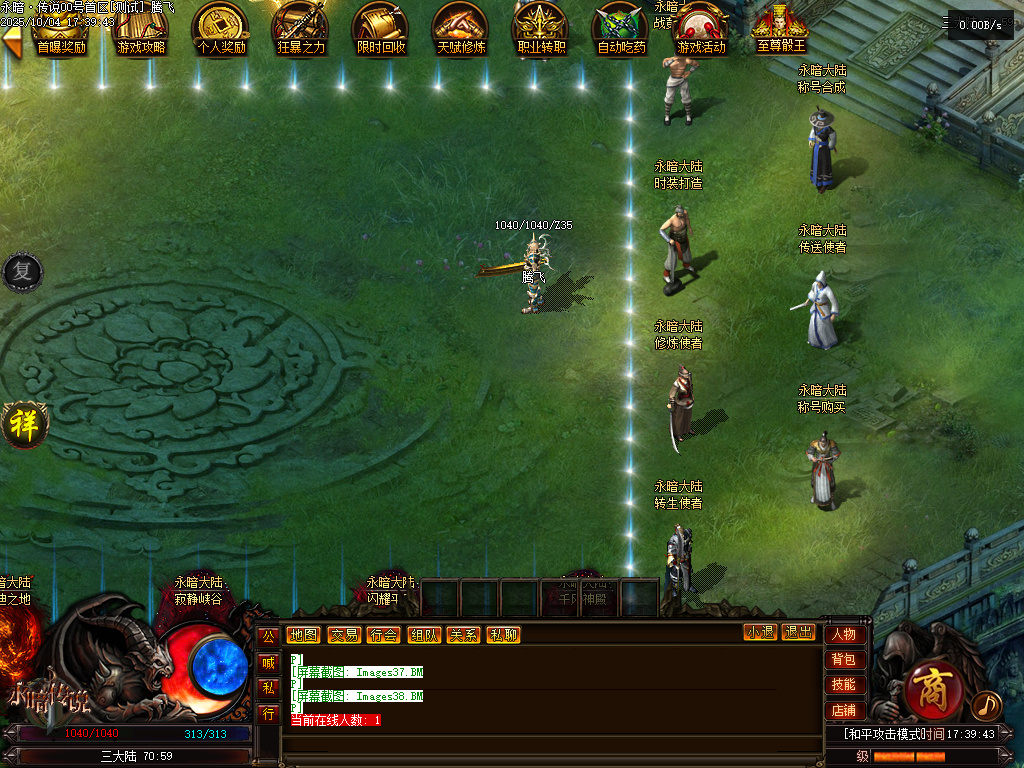Open the 限时回收 timed recycle menu
This screenshot has width=1024, height=768.
(381, 30)
